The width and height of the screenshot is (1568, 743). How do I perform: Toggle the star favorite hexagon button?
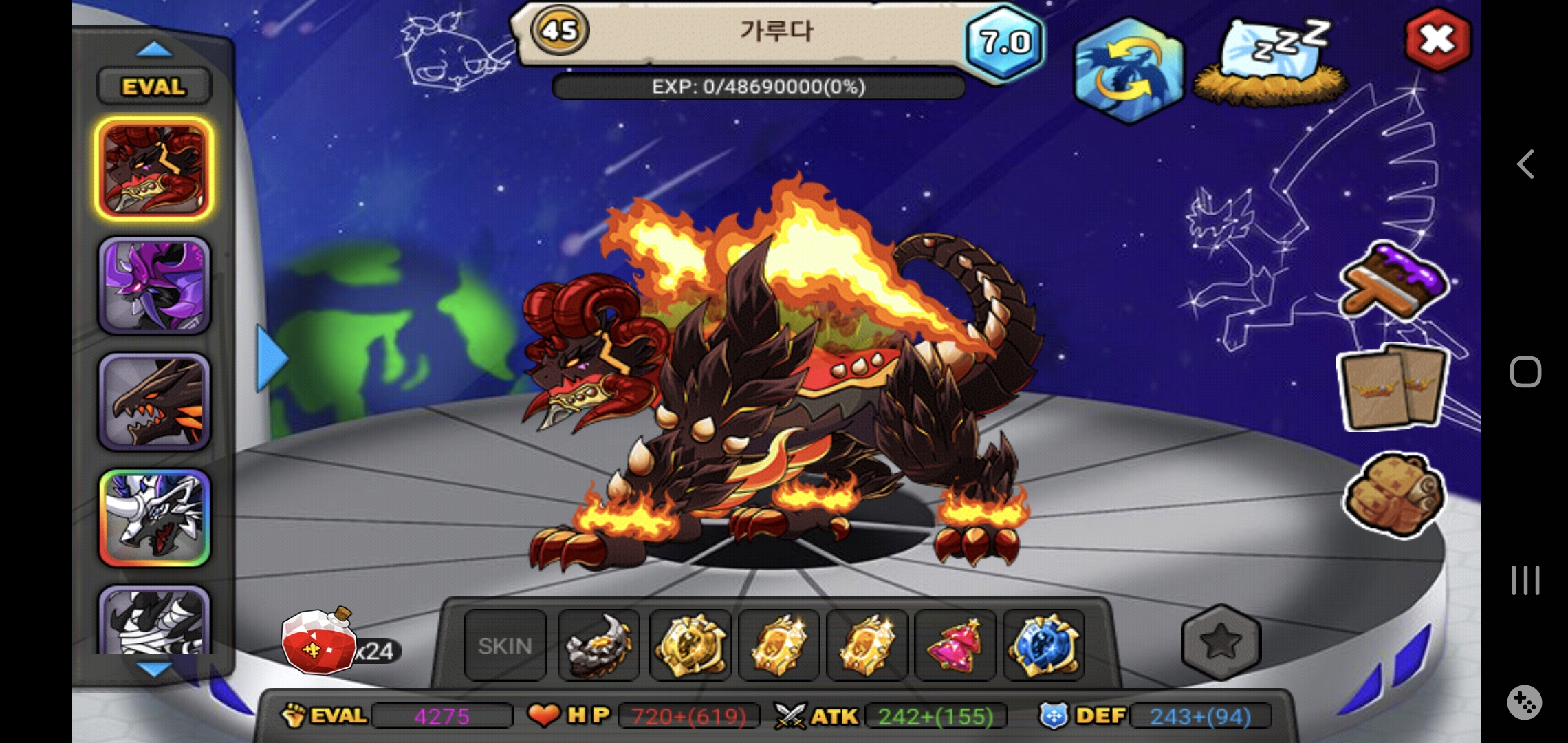click(1220, 642)
